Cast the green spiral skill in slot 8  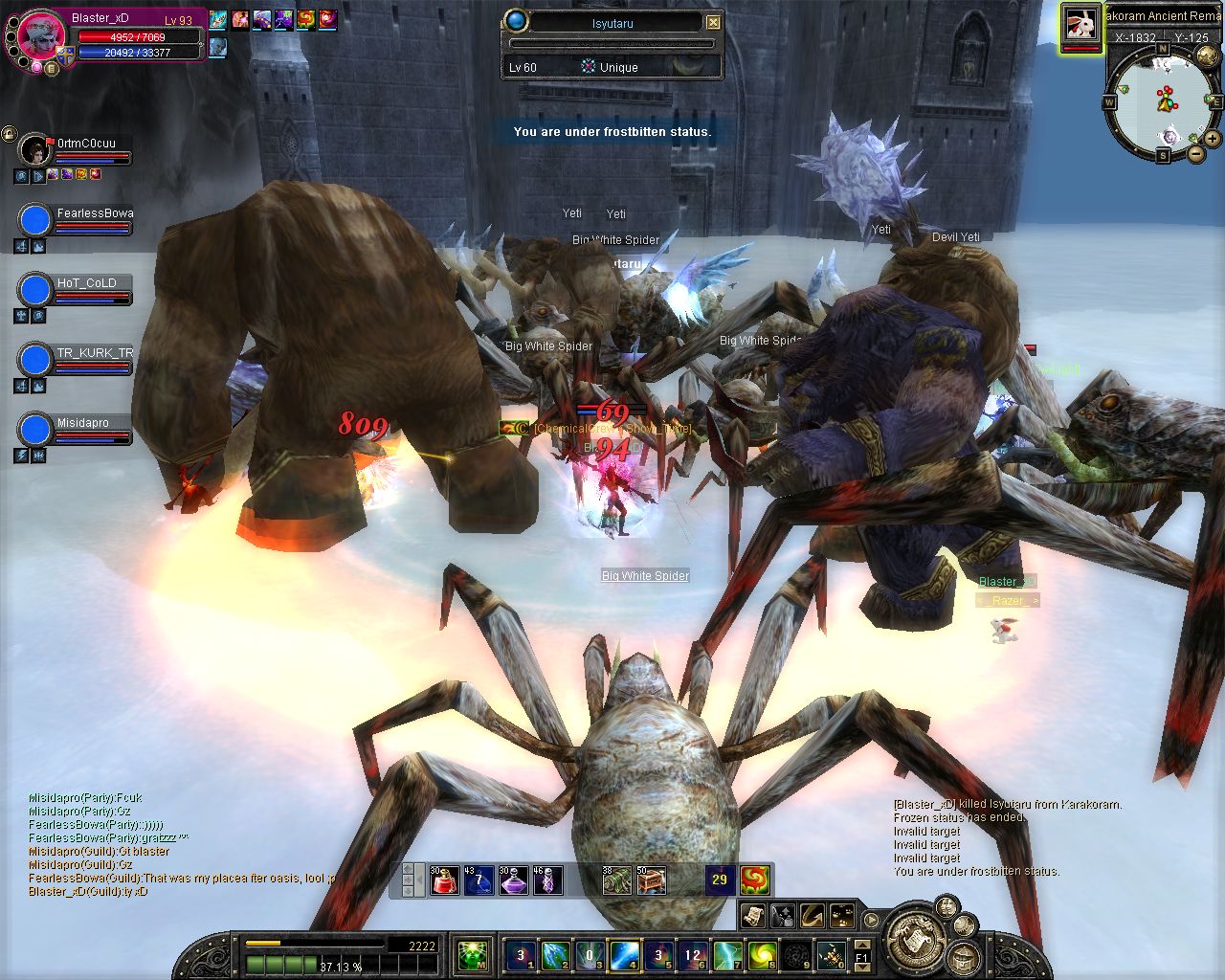click(762, 954)
